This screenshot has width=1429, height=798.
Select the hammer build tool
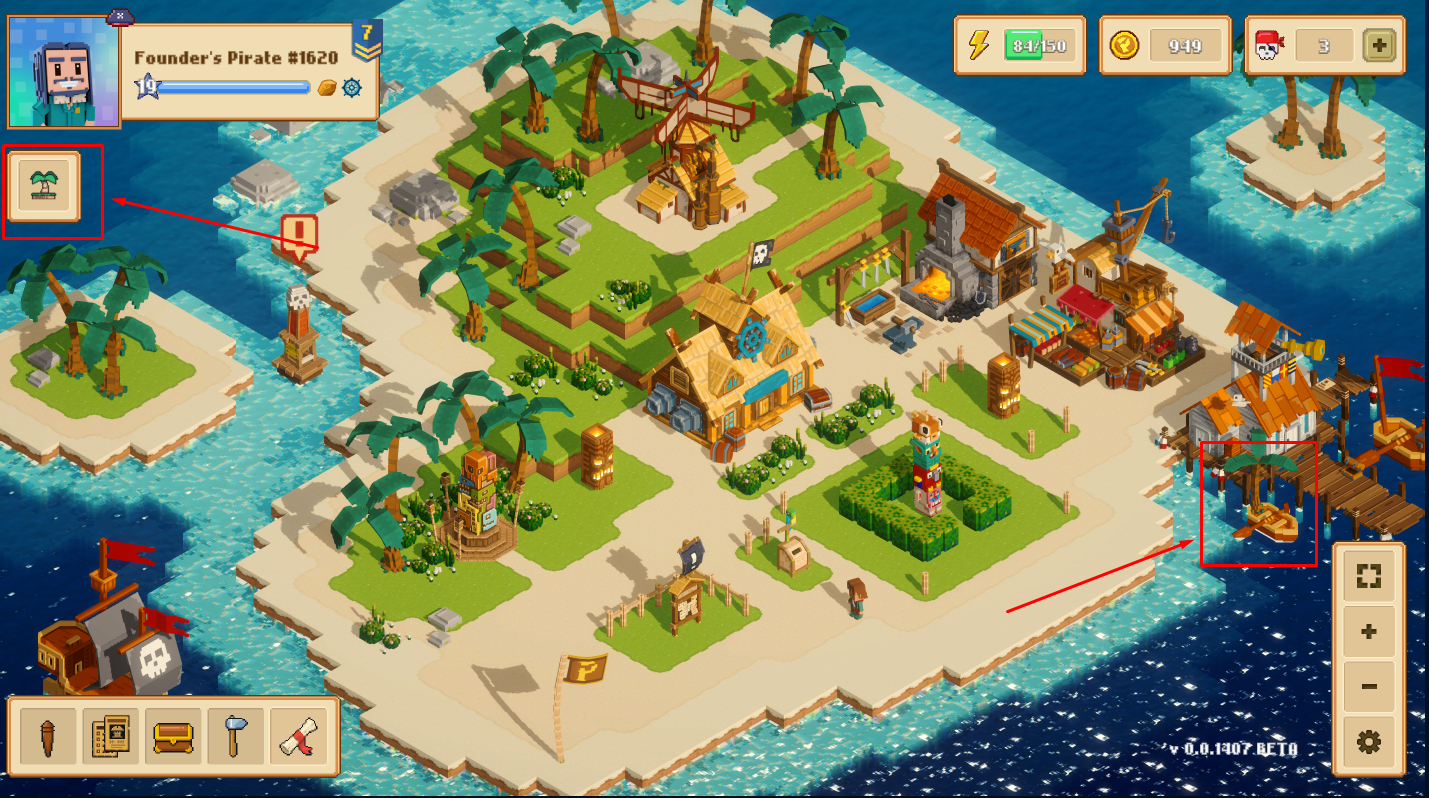236,737
